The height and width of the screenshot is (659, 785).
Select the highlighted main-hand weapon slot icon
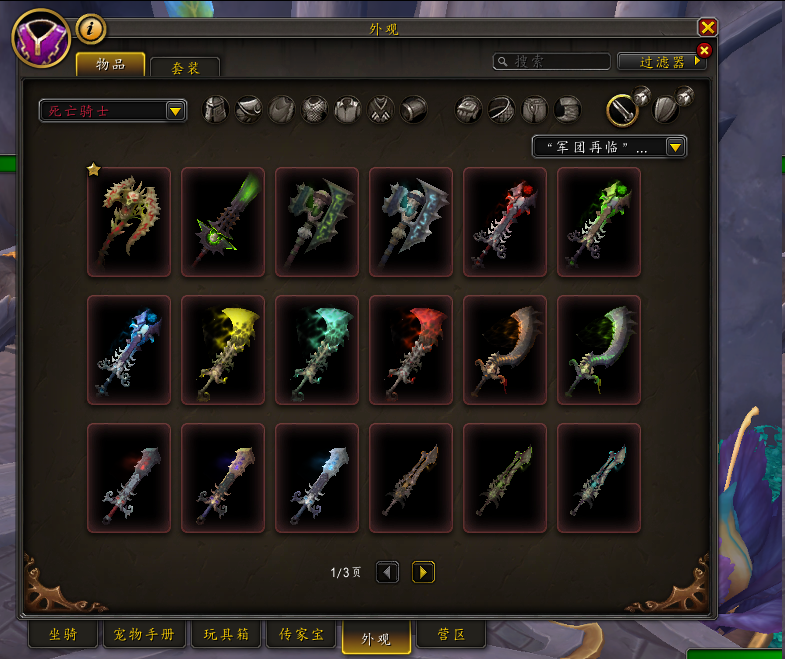click(x=624, y=109)
